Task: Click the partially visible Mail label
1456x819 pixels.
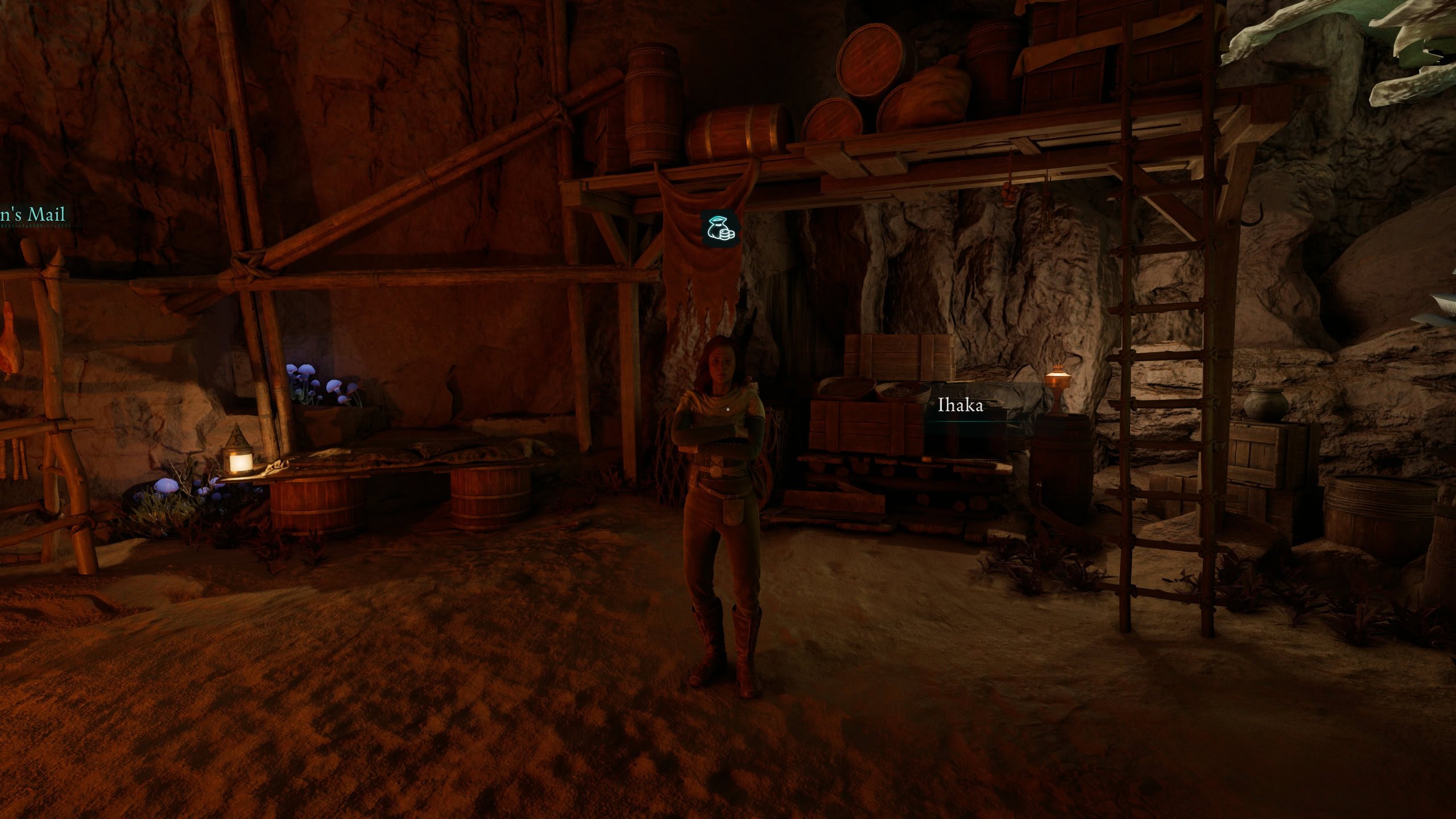Action: (x=33, y=215)
